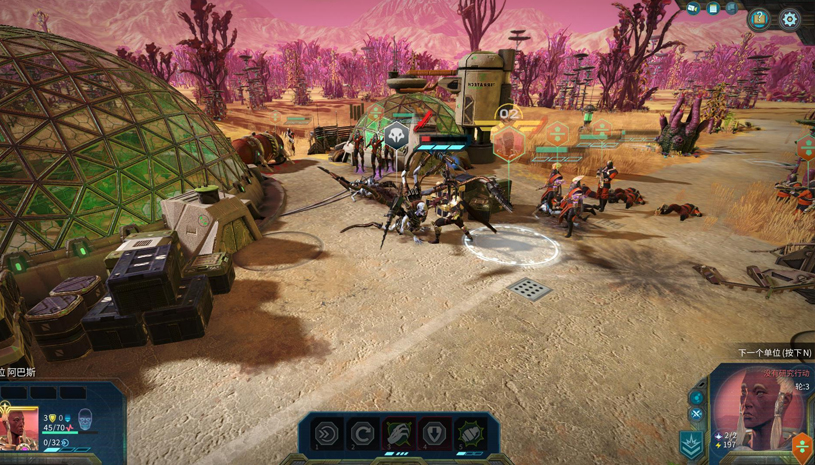Select the circular arrow ability
The image size is (815, 465).
(x=363, y=434)
